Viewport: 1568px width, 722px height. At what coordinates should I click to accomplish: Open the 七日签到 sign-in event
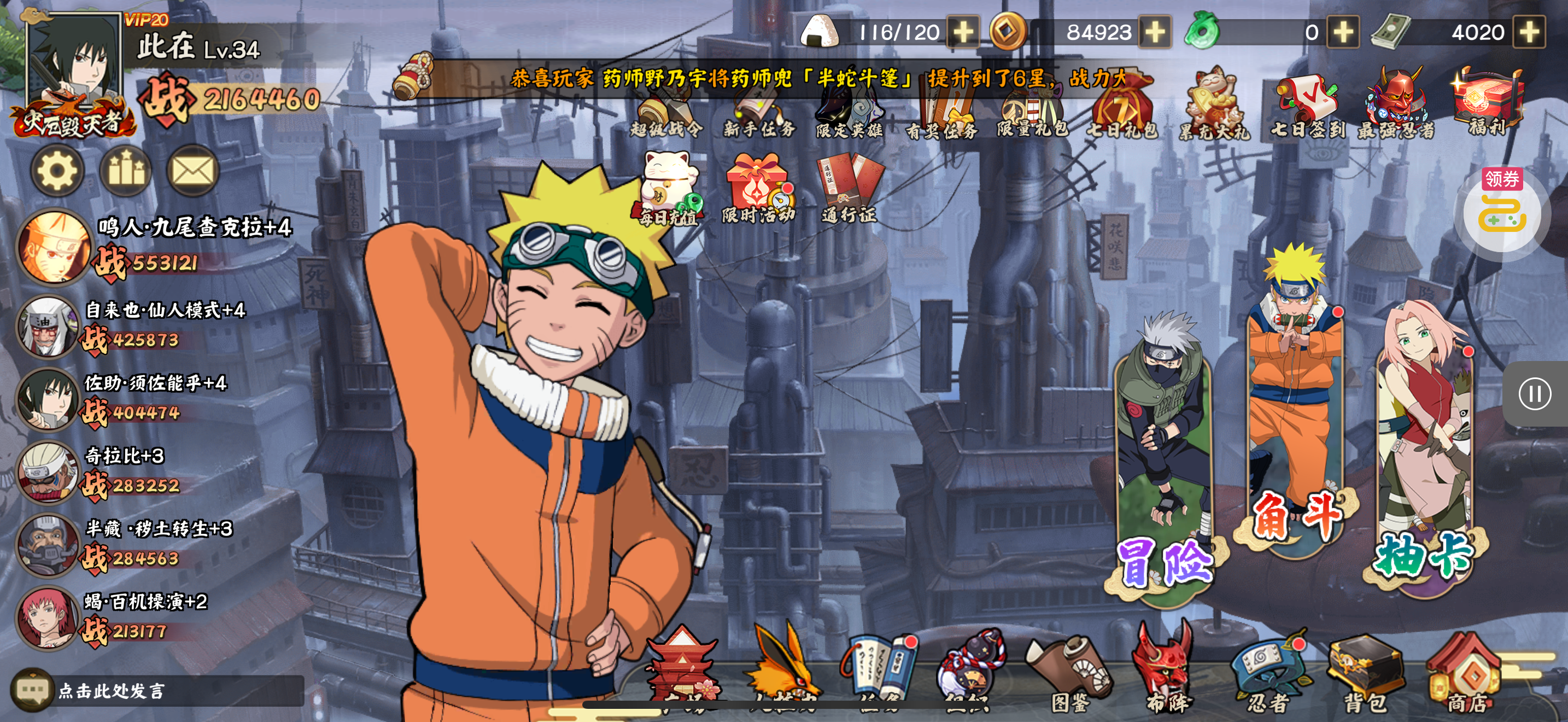point(1306,106)
